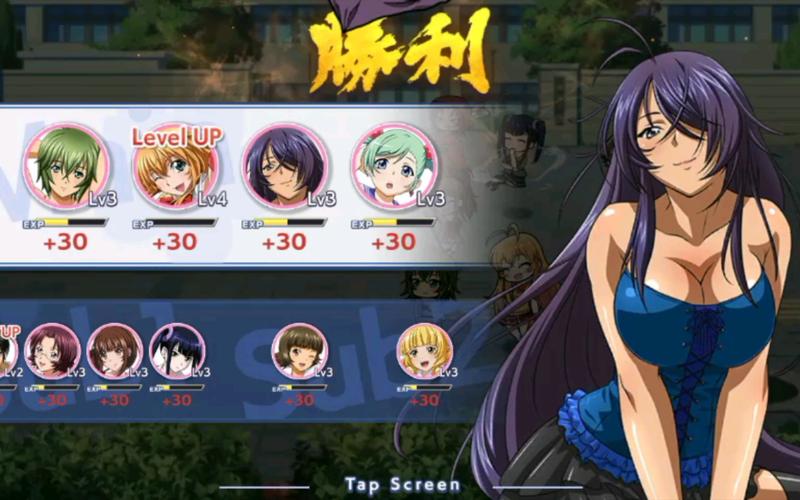
Task: Choose the mint-haired girl with hair clip portrait
Action: coord(391,166)
